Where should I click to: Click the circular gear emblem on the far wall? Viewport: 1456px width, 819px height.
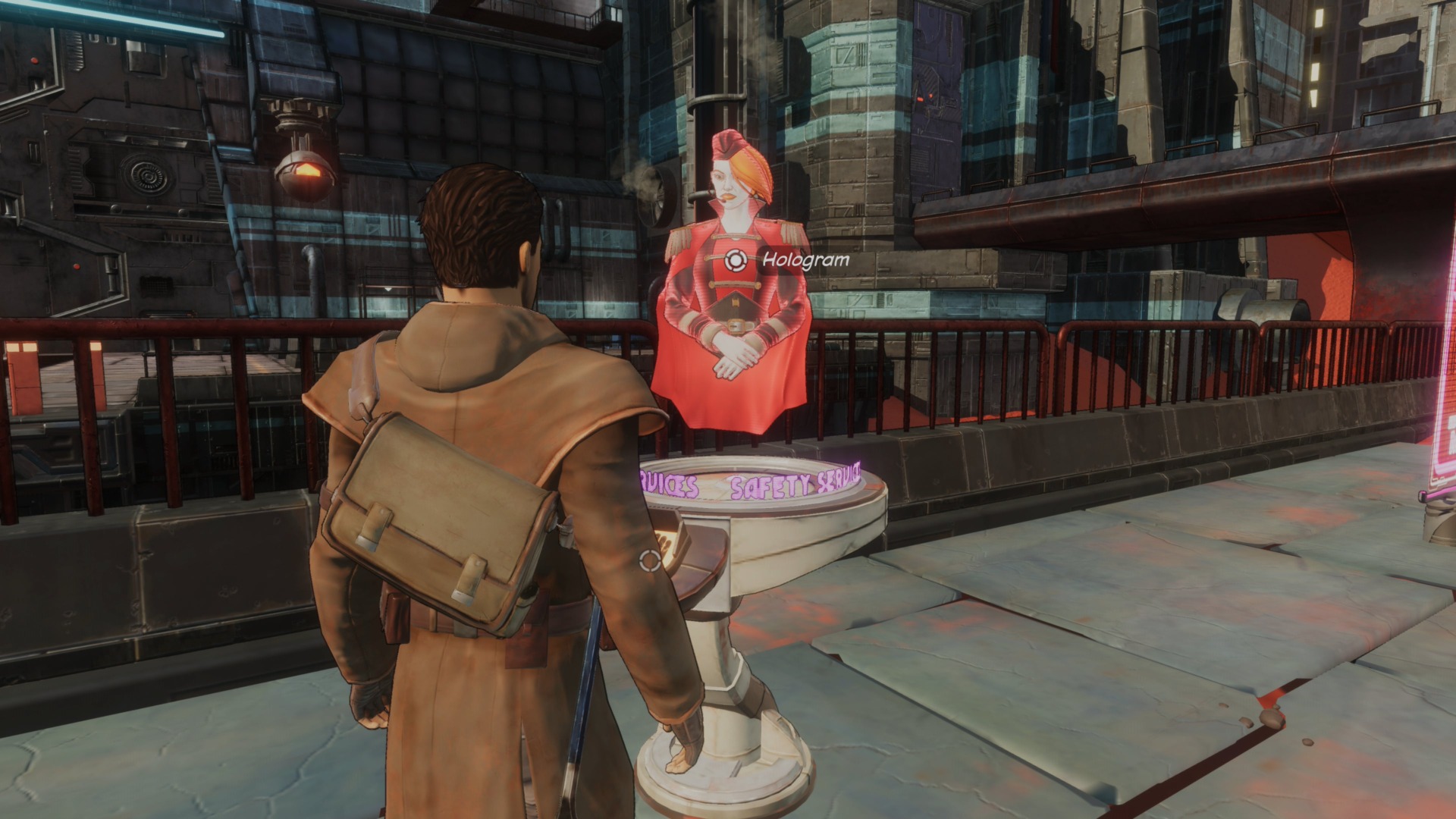[147, 175]
